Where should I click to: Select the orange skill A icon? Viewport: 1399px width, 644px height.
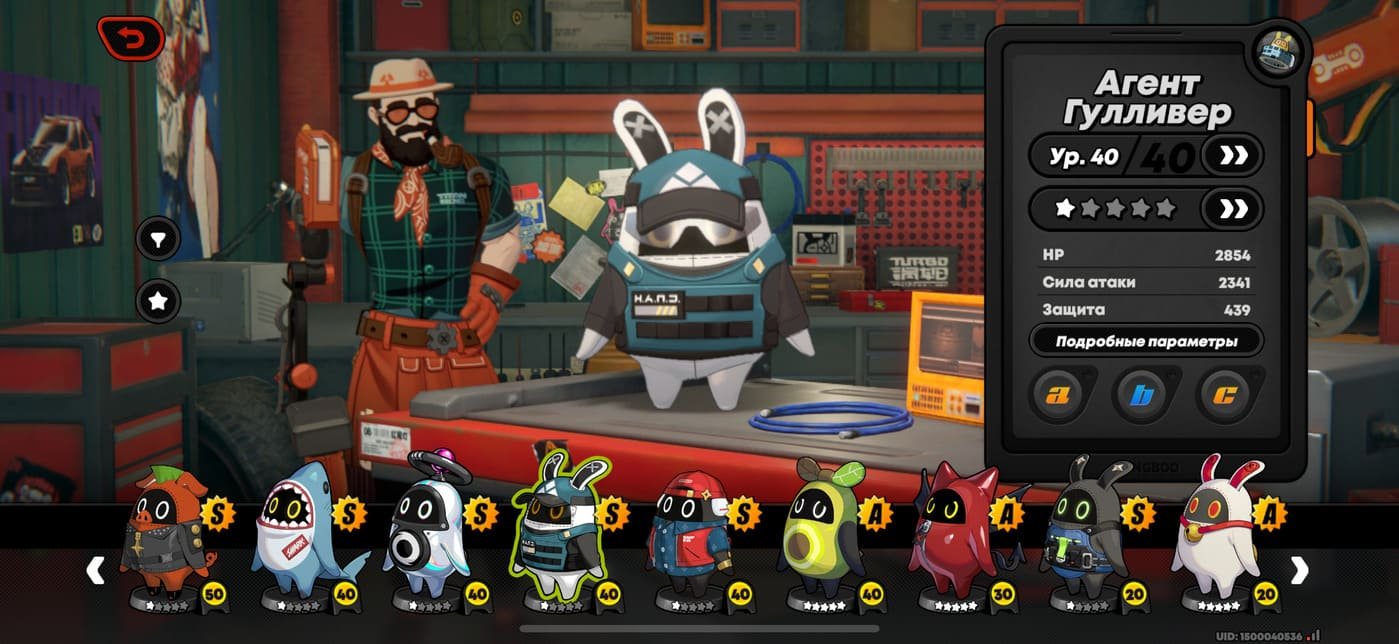(x=1058, y=395)
